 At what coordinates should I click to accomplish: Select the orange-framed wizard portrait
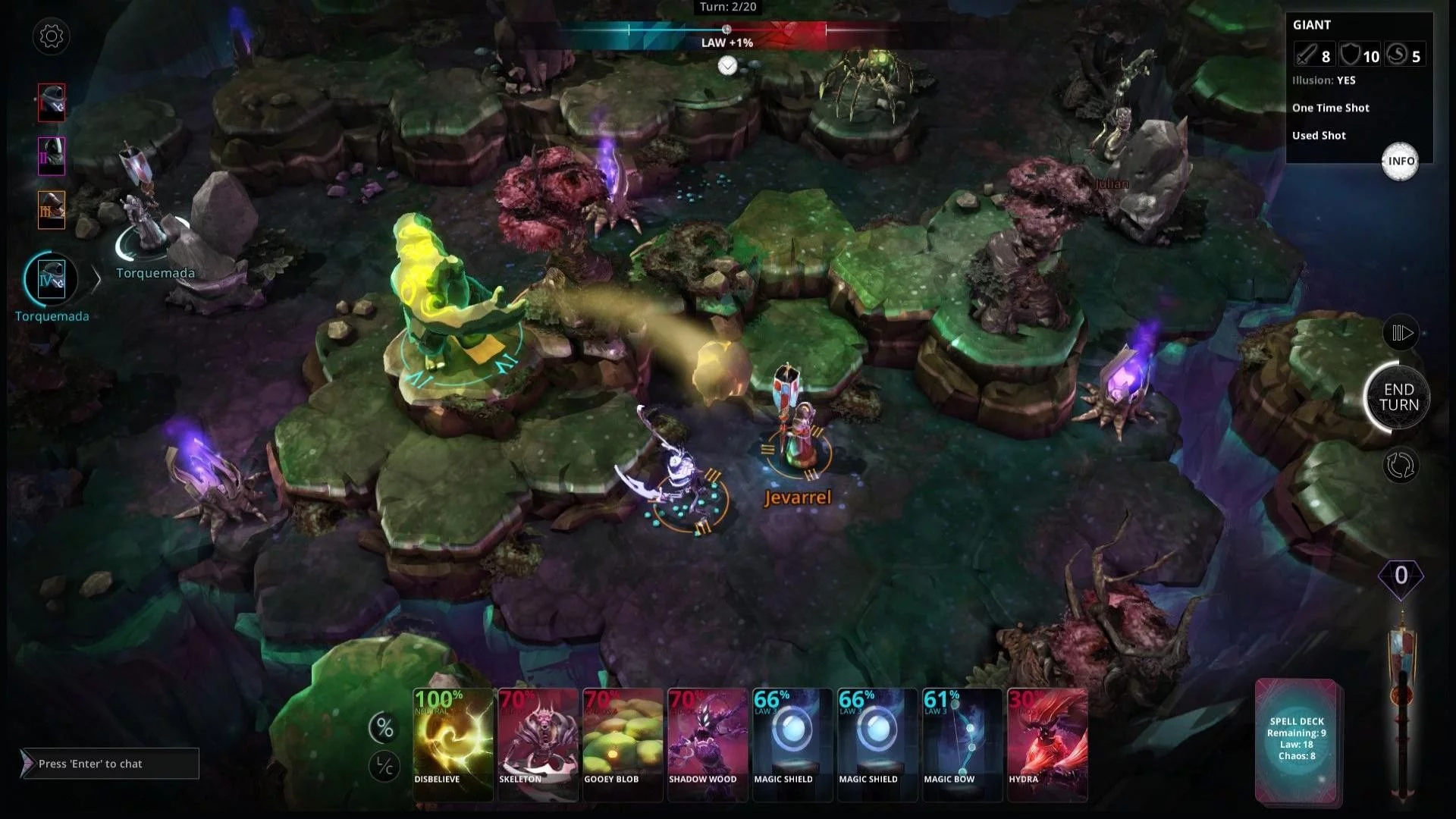52,209
